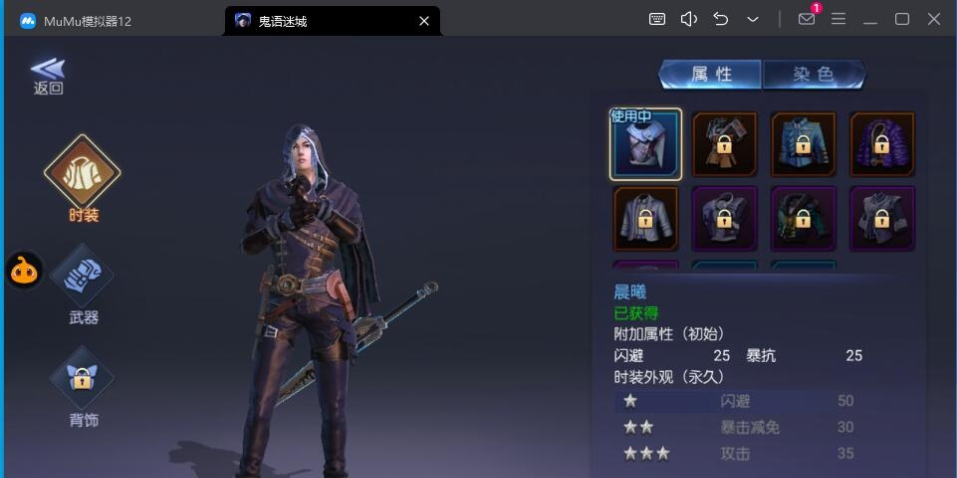Go back using the 返回 arrow button
Screen dimensions: 957x478
[48, 74]
